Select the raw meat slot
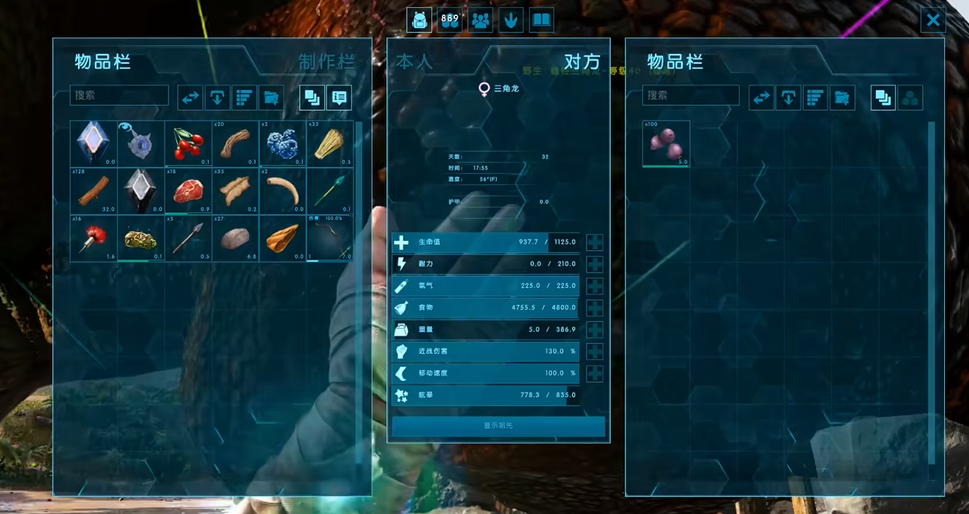Viewport: 969px width, 514px height. [x=187, y=190]
